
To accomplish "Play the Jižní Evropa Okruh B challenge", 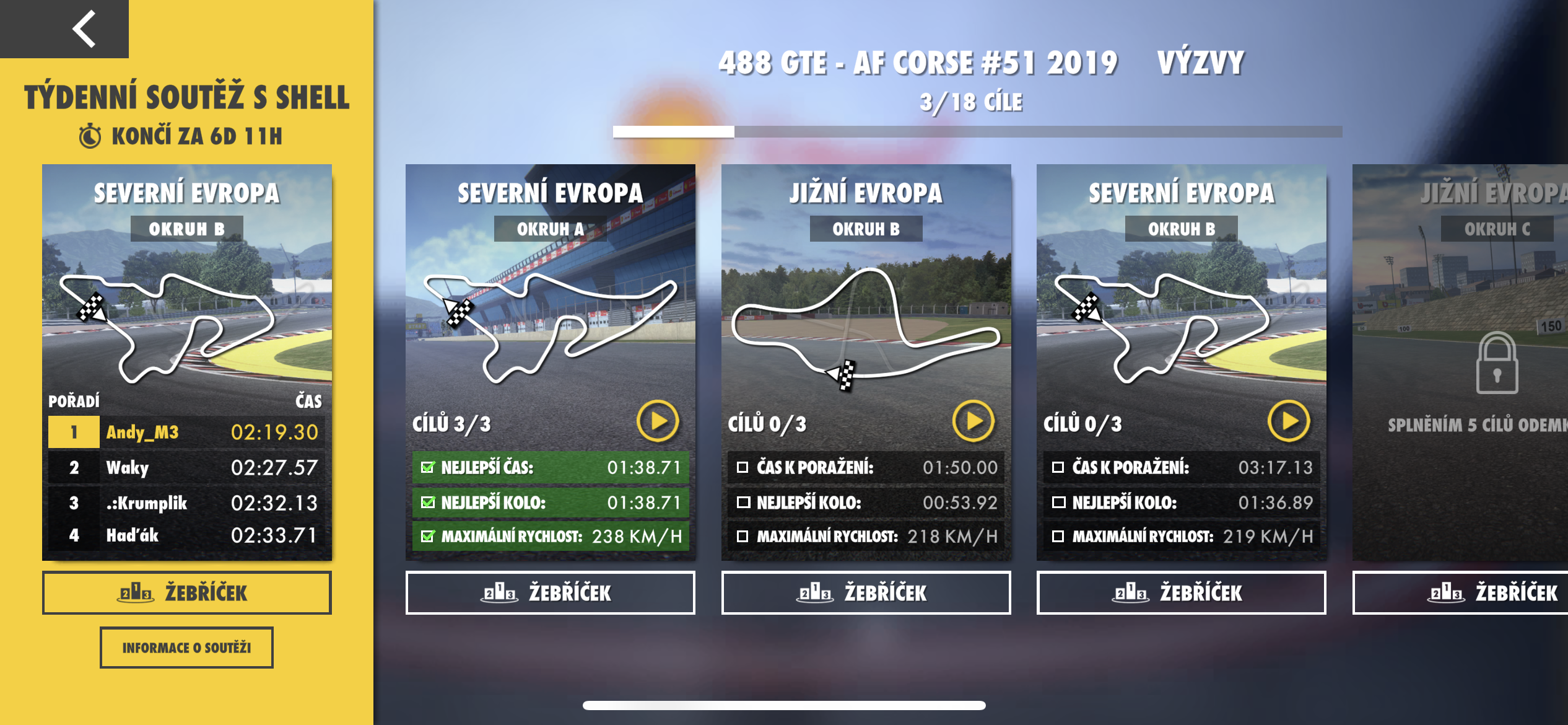I will [973, 421].
